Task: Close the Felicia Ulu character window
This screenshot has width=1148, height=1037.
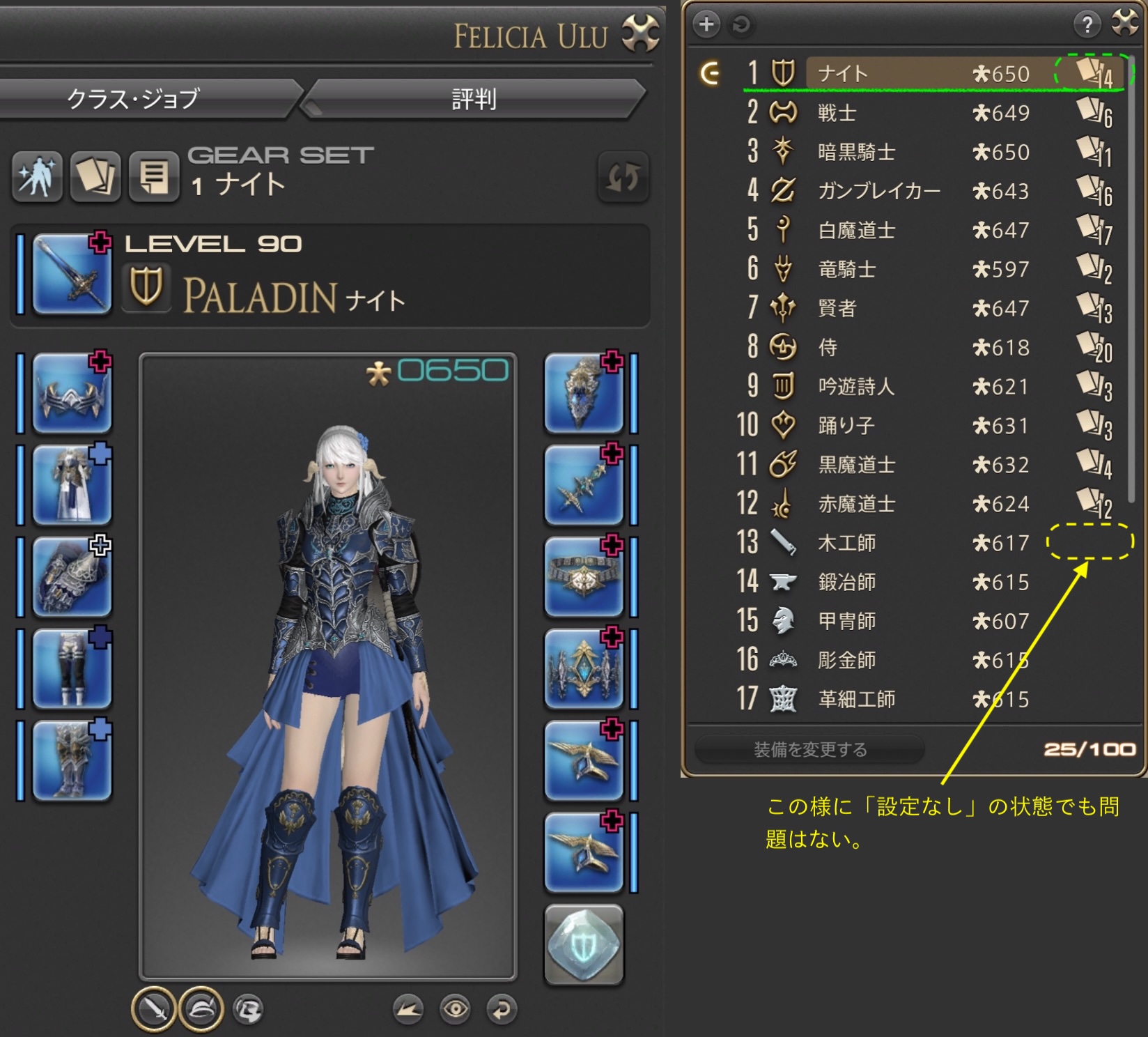Action: (x=639, y=33)
